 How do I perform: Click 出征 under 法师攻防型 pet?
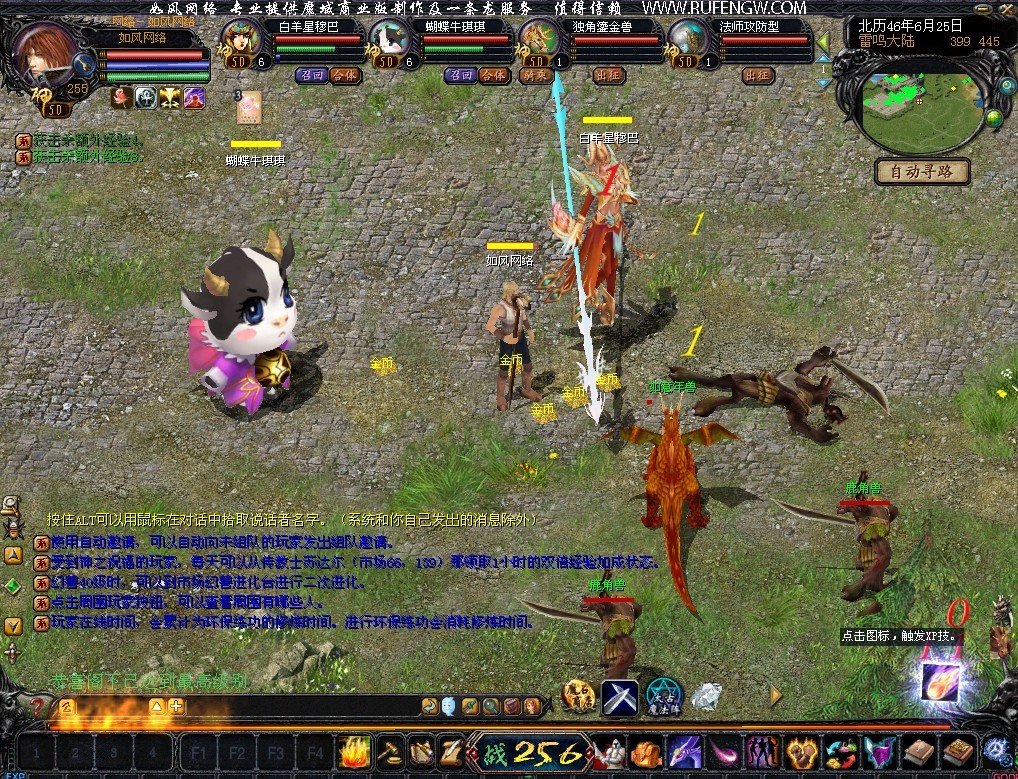click(x=758, y=75)
